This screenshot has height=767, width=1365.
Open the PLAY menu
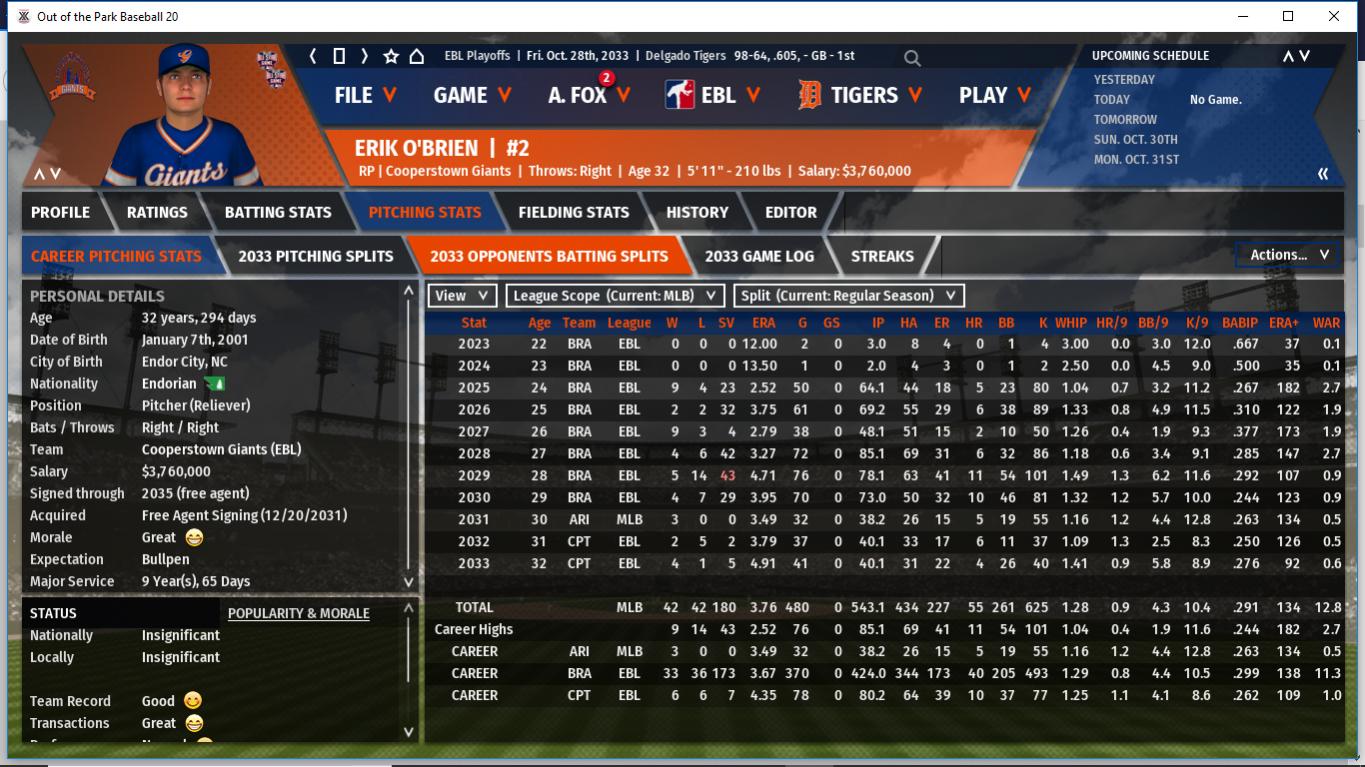(x=996, y=95)
